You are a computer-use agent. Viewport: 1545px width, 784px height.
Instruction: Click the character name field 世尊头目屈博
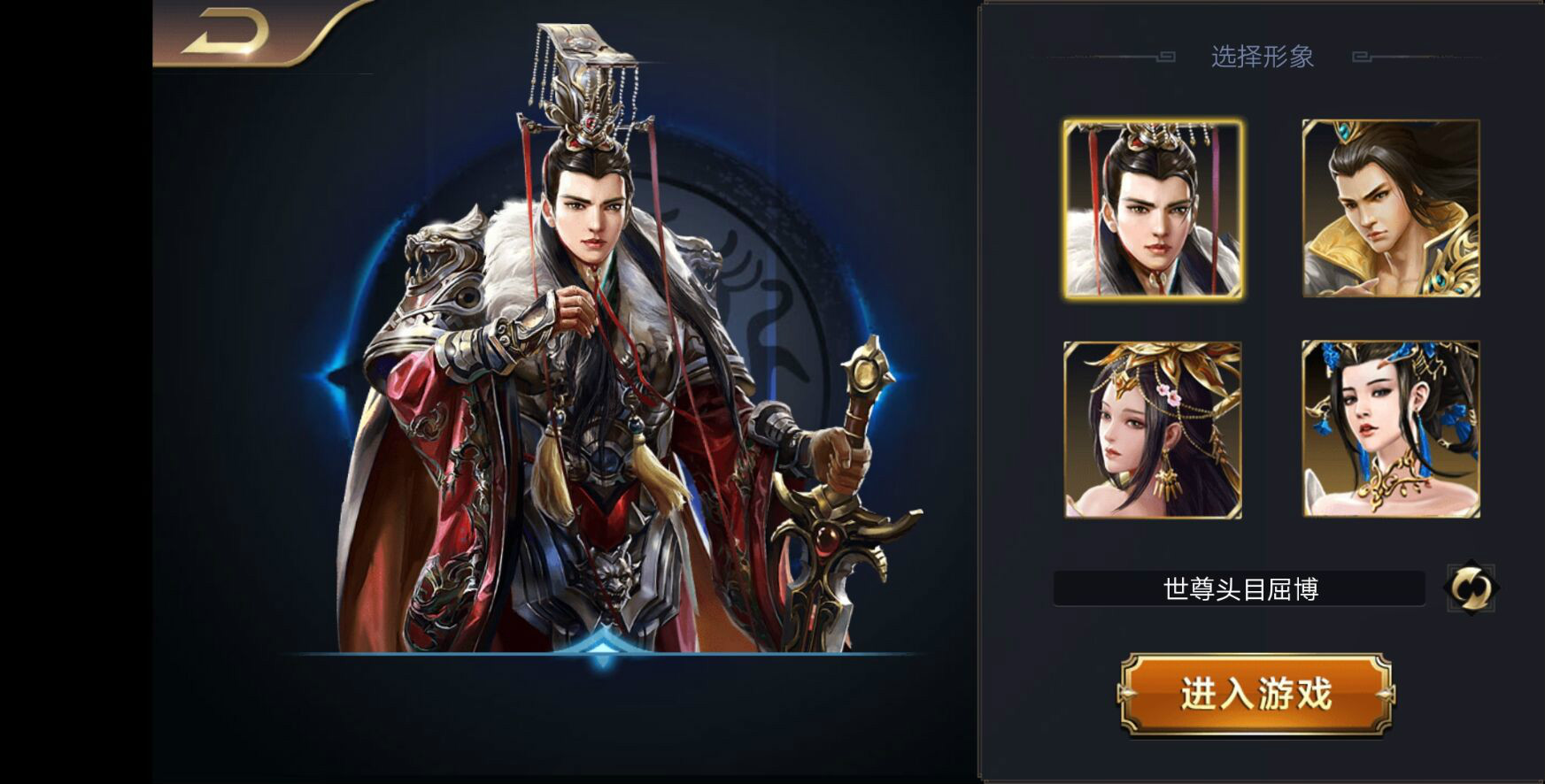pyautogui.click(x=1239, y=588)
